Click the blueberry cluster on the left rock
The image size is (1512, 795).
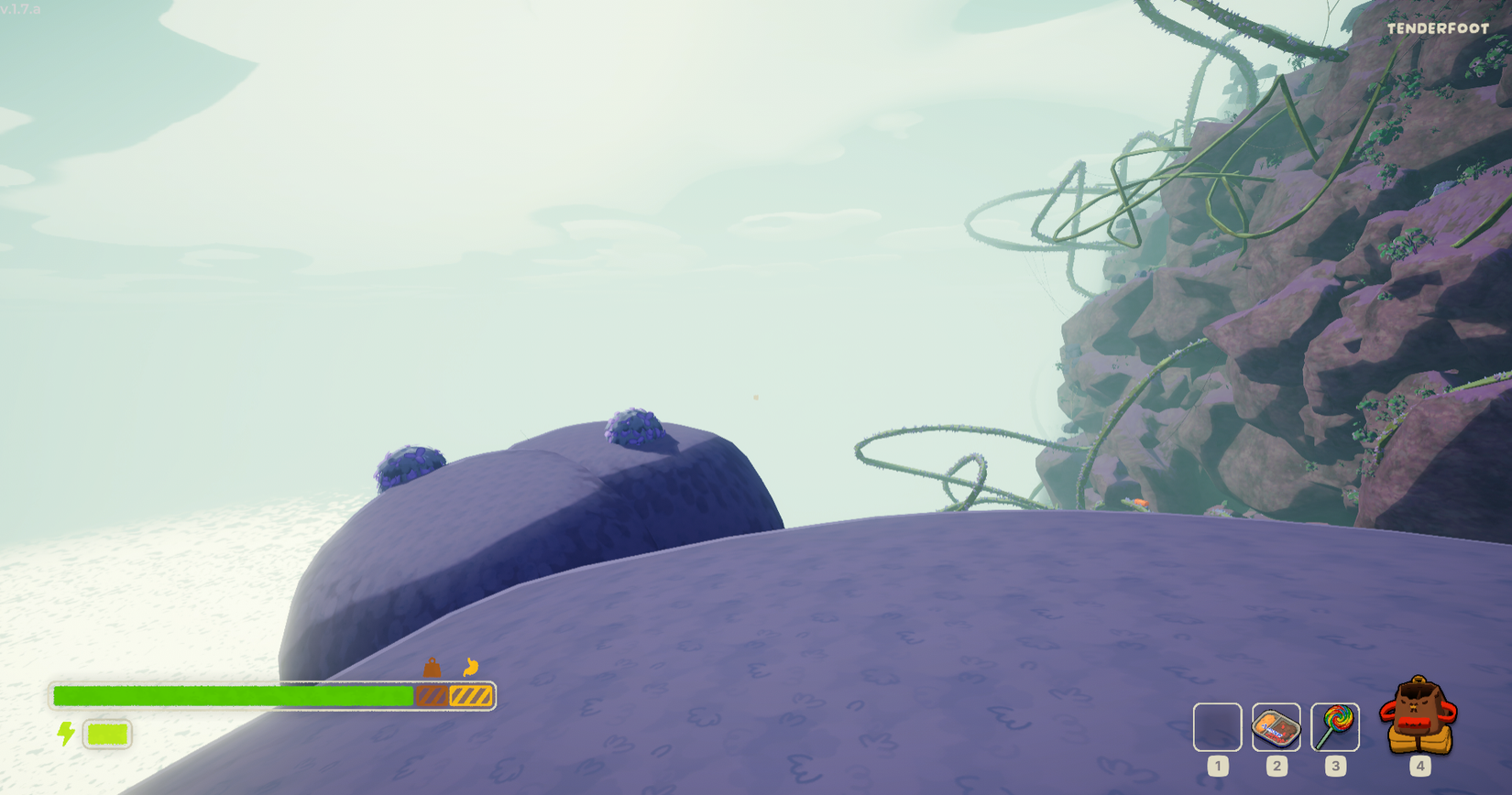point(411,464)
